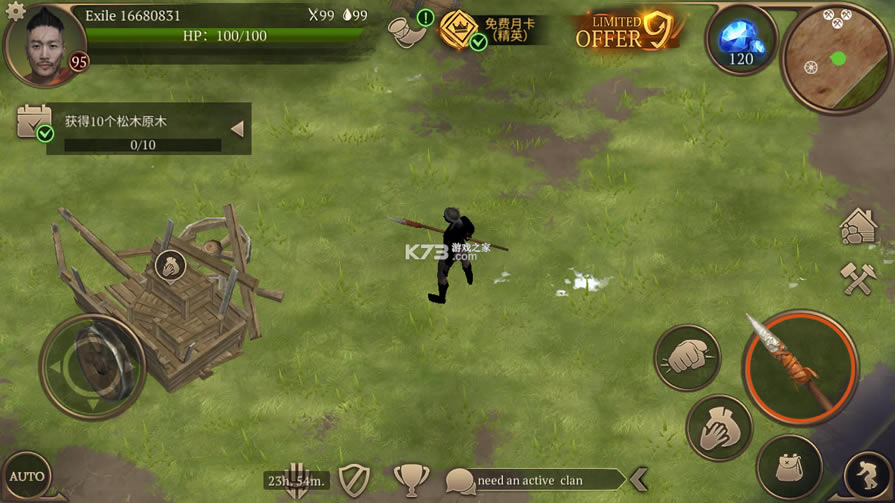The height and width of the screenshot is (503, 895).
Task: Open settings with the gear icon
Action: [x=14, y=12]
